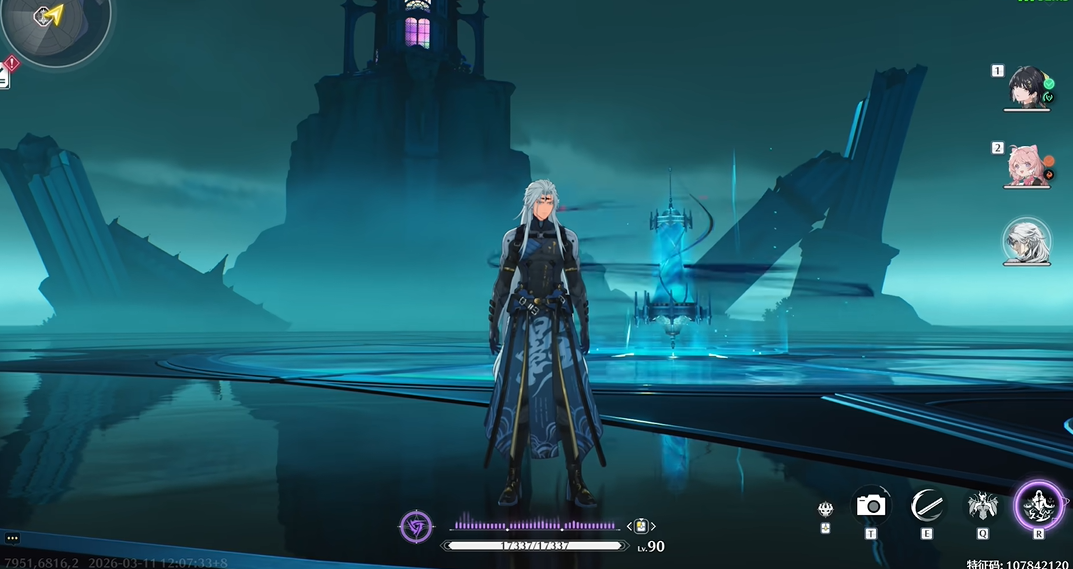Select the yellow quick-use item slot
Screen dimensions: 1073x569
(x=640, y=526)
